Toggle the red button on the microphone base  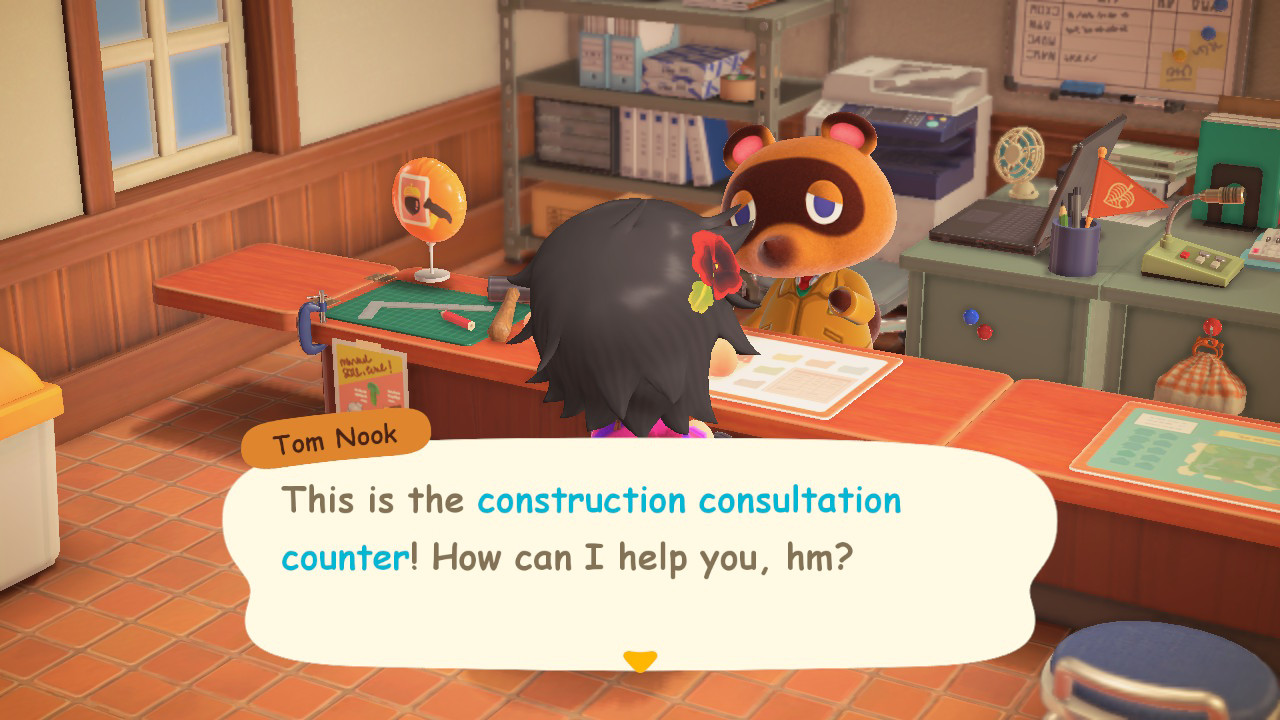tap(1184, 253)
